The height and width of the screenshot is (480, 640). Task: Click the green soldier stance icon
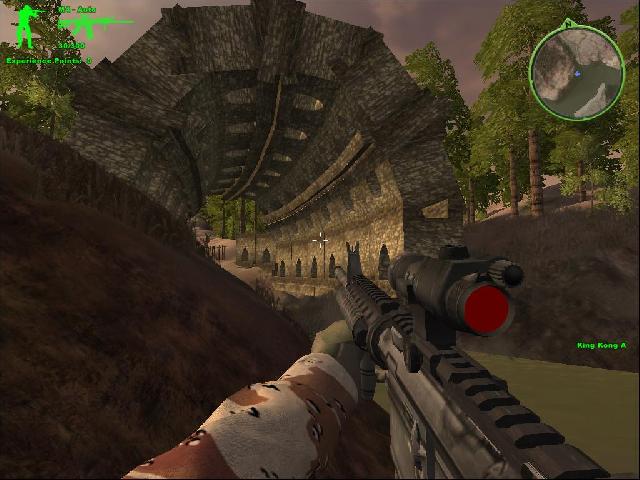[25, 26]
